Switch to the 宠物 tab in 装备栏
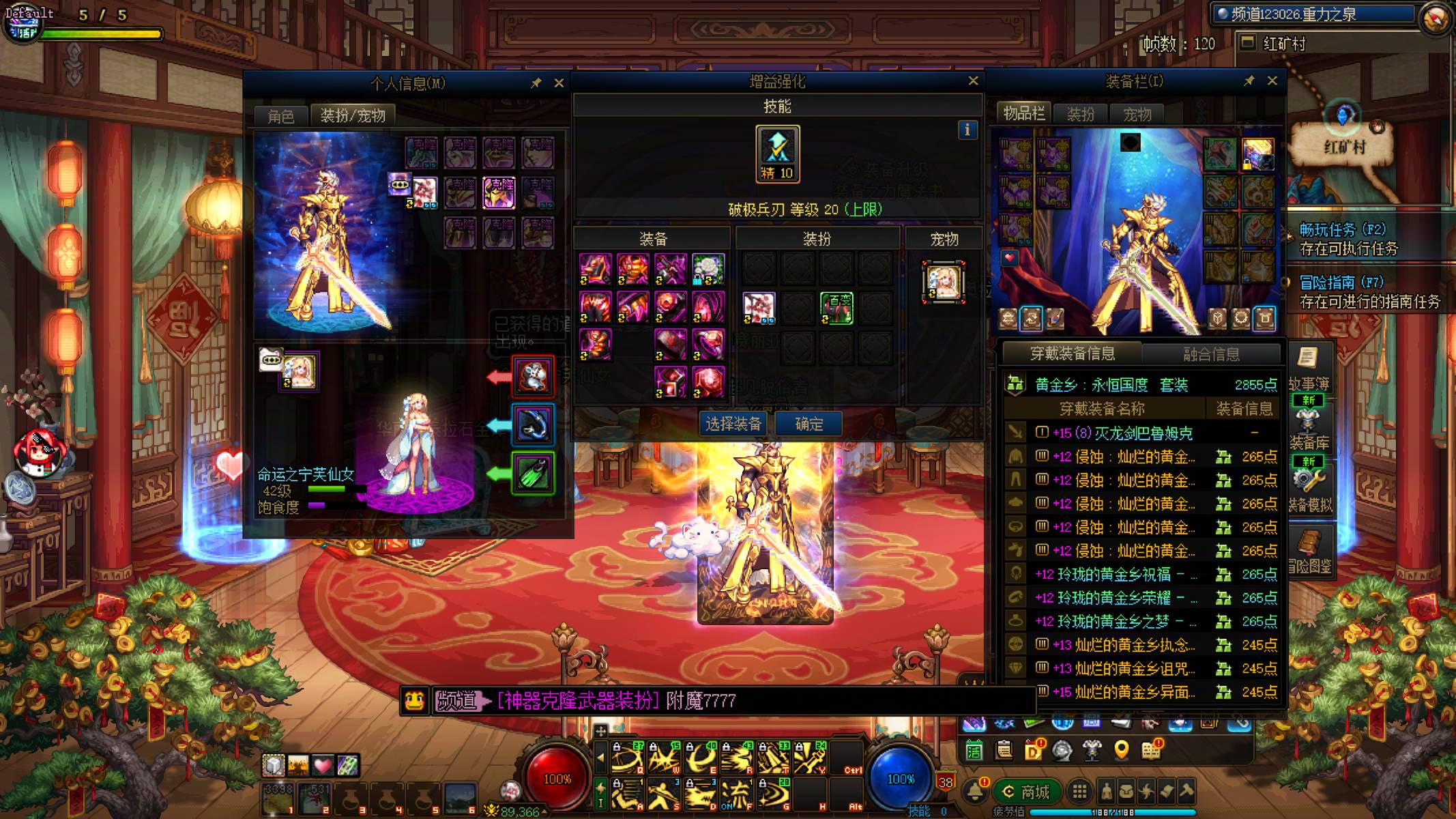This screenshot has height=819, width=1456. click(1137, 115)
